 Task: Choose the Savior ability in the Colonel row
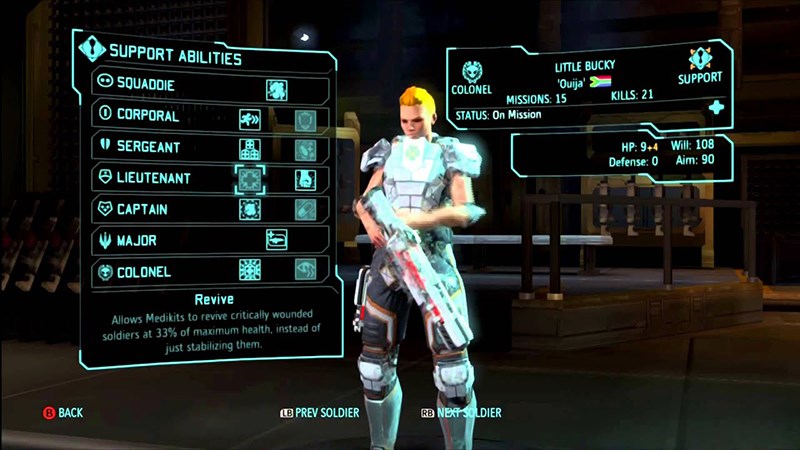[249, 270]
